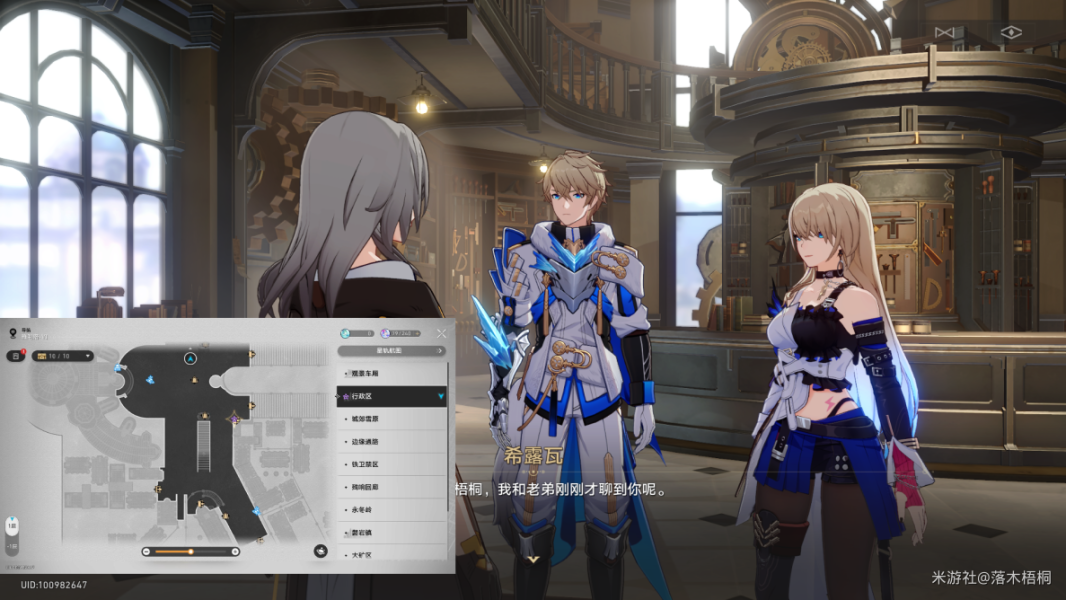The image size is (1066, 600).
Task: Close the map overlay with the X
Action: (442, 333)
